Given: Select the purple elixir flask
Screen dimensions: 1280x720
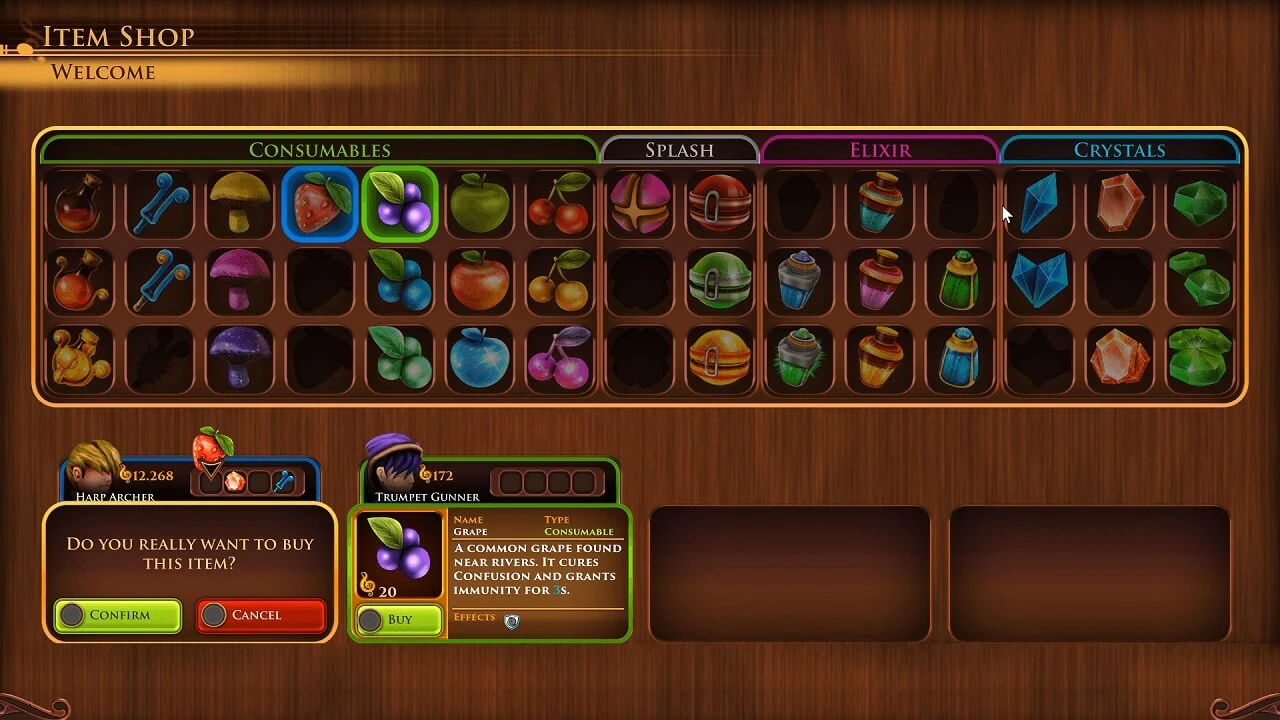Looking at the screenshot, I should (x=878, y=283).
